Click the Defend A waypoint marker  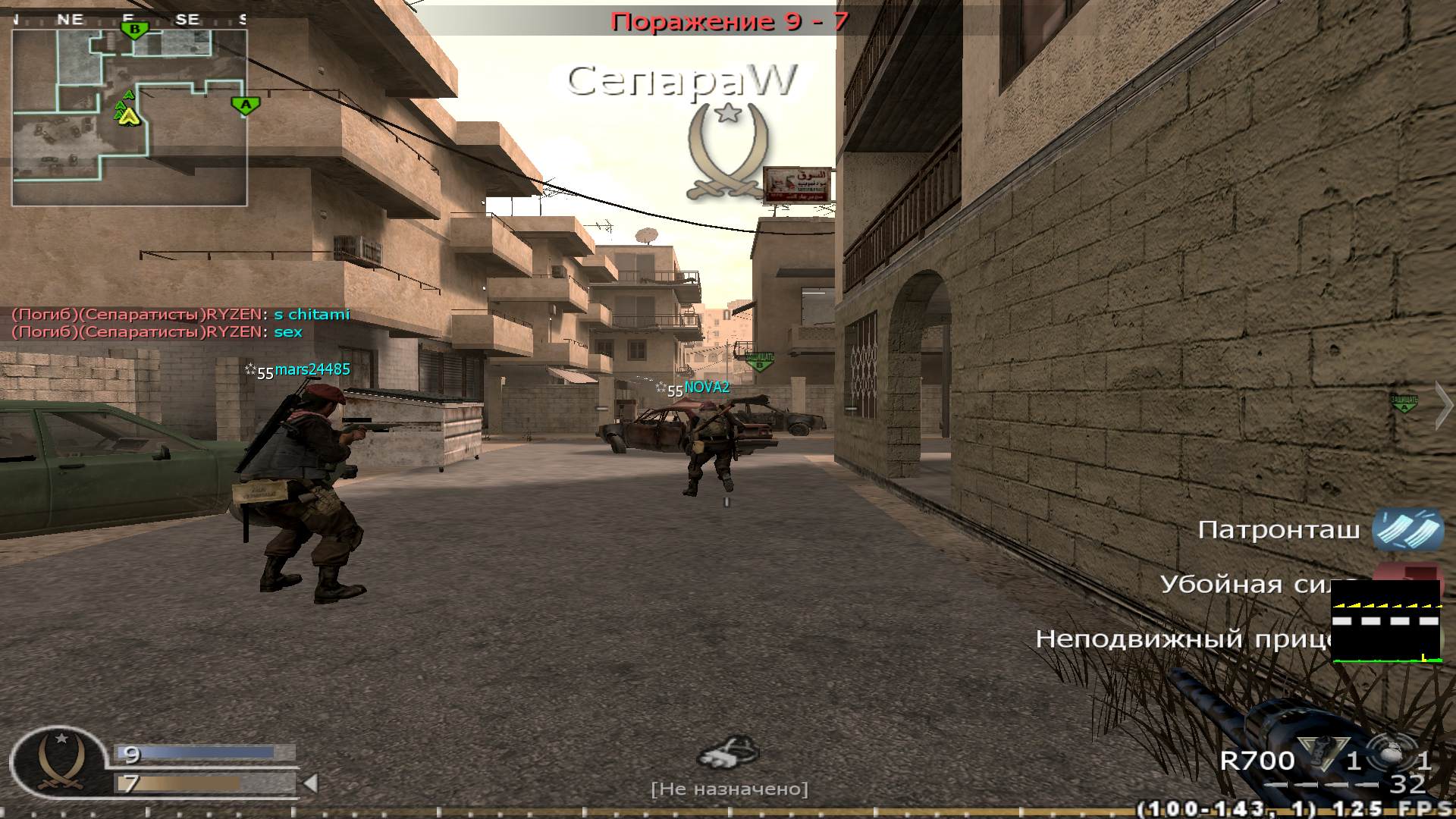(1404, 403)
